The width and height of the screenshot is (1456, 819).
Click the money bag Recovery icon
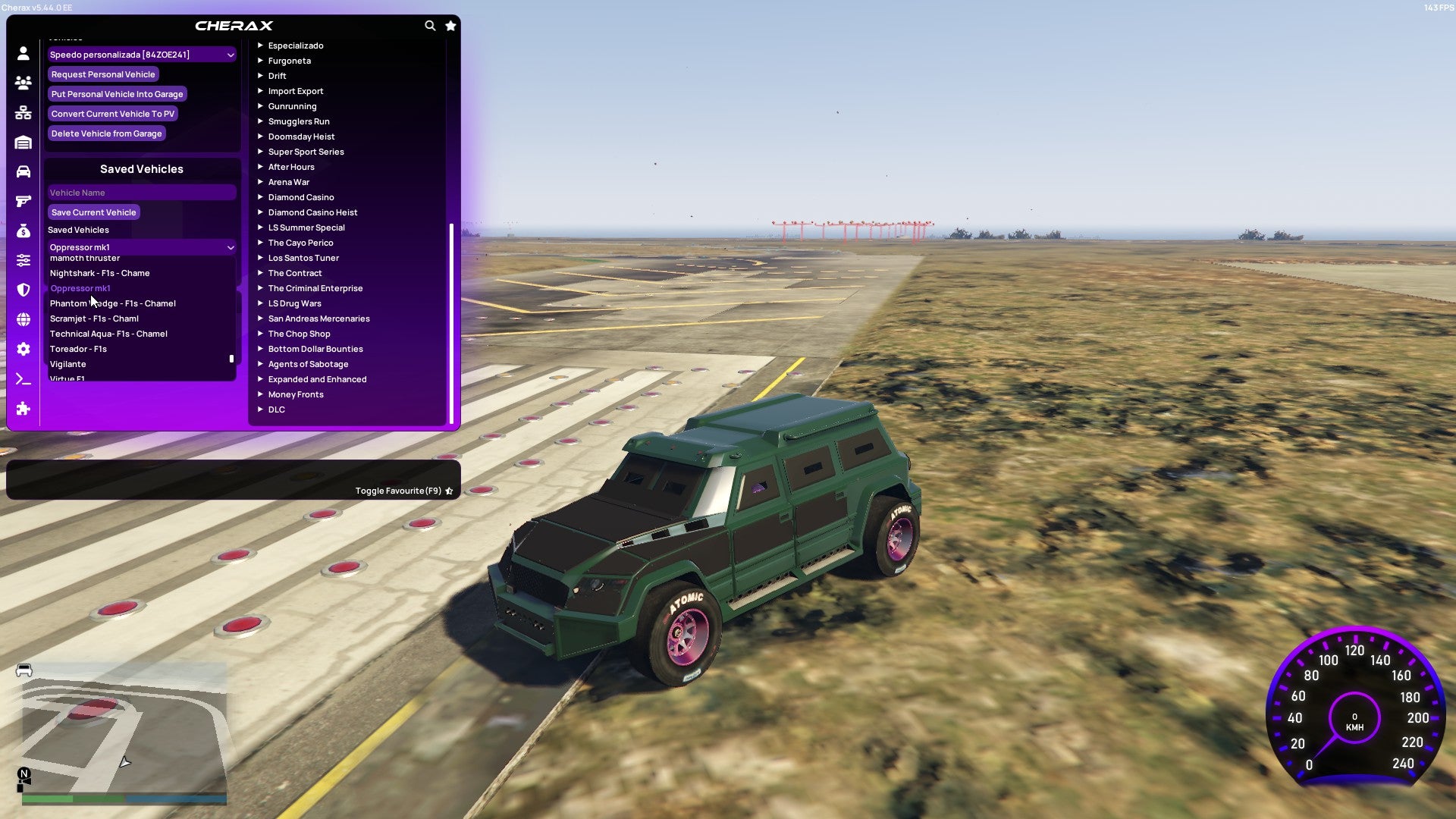pos(23,230)
